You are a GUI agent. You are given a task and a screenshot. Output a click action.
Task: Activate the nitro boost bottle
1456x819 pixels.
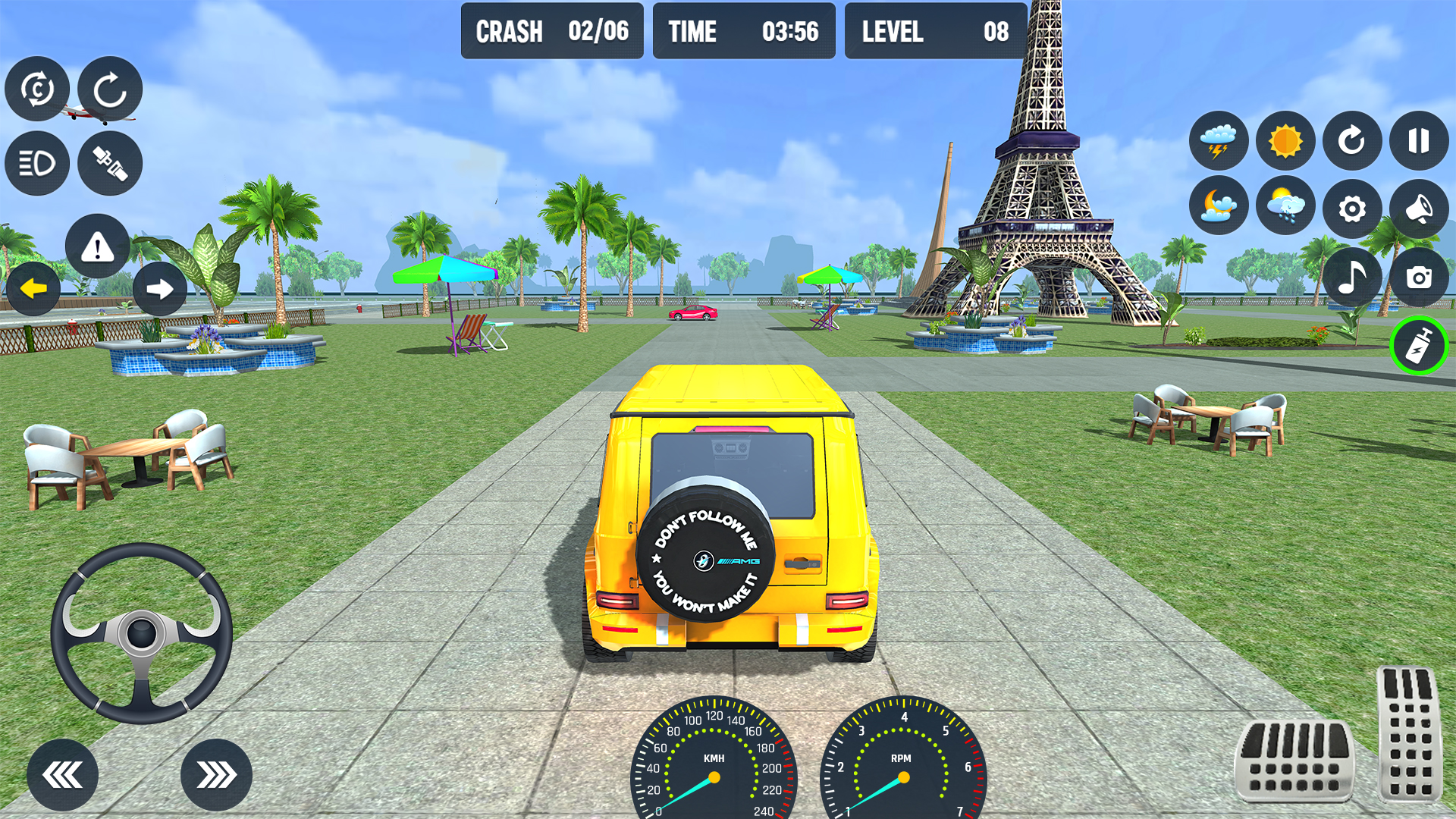tap(1419, 346)
